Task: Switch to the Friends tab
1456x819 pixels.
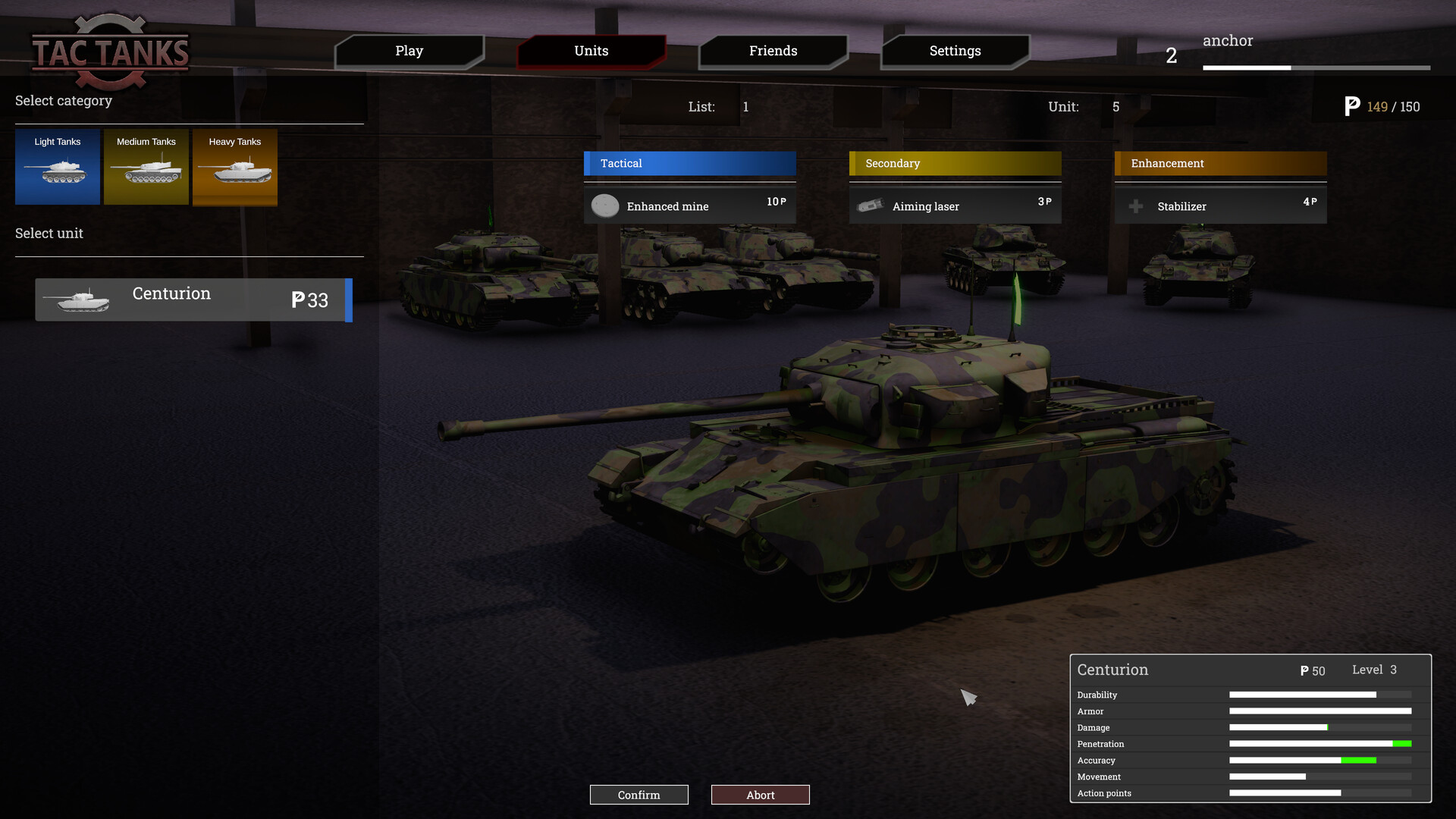Action: click(773, 51)
